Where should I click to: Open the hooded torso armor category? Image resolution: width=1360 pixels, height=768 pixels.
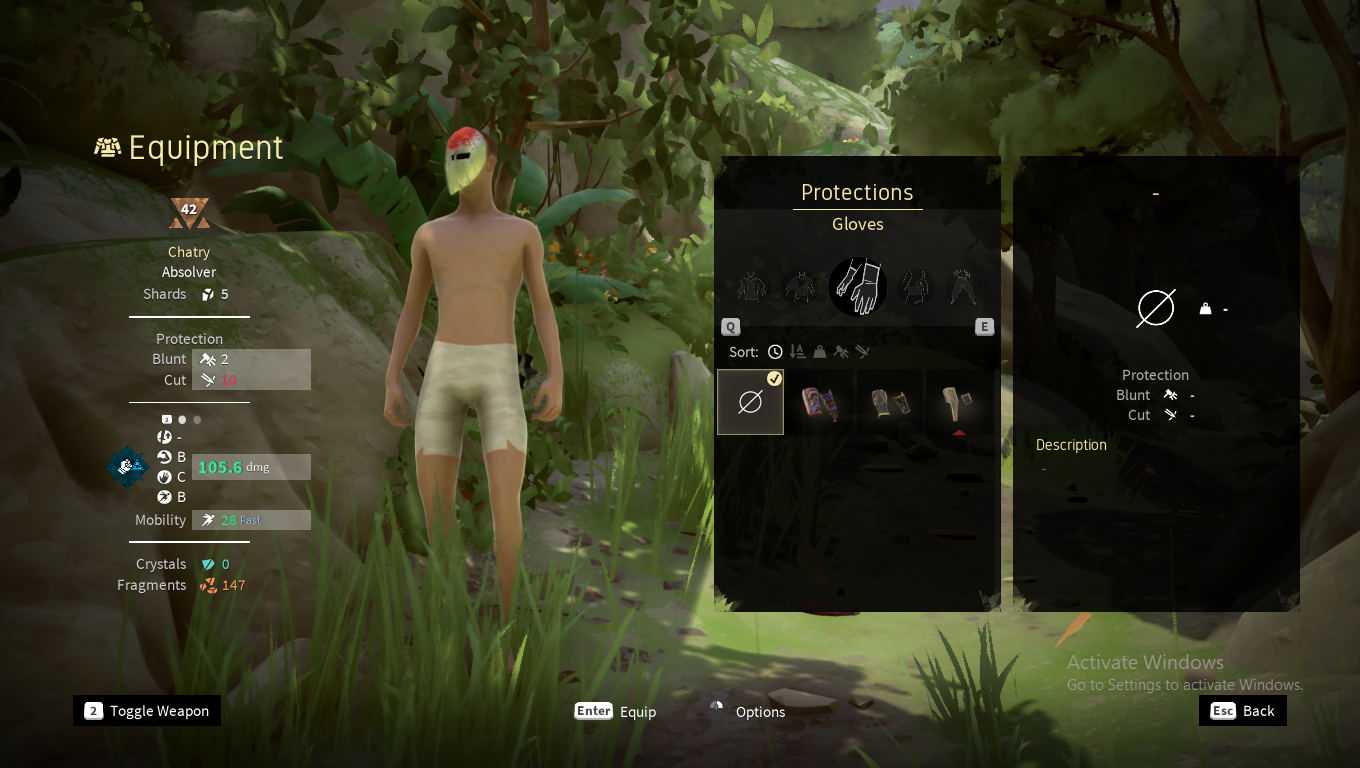click(801, 287)
